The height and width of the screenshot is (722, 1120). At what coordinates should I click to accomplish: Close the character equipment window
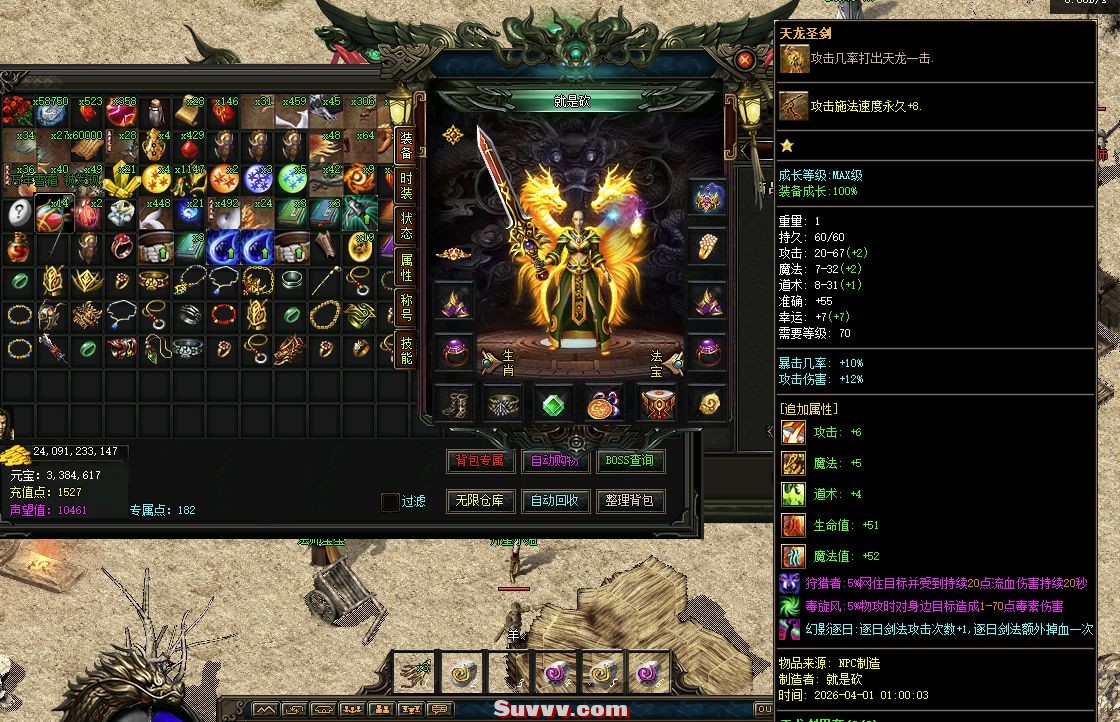click(x=744, y=60)
